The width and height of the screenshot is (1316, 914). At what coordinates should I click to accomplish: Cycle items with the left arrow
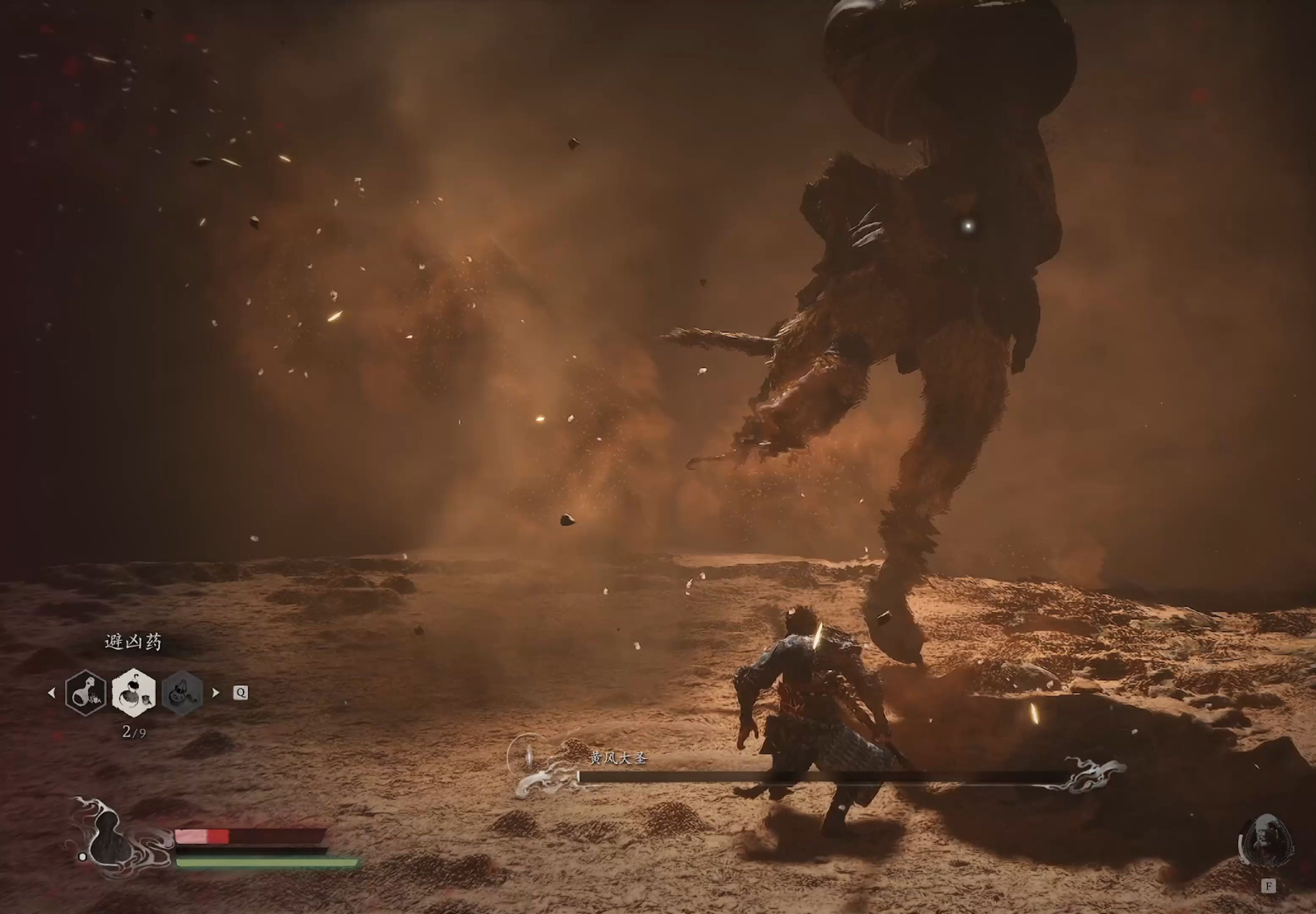pos(52,693)
